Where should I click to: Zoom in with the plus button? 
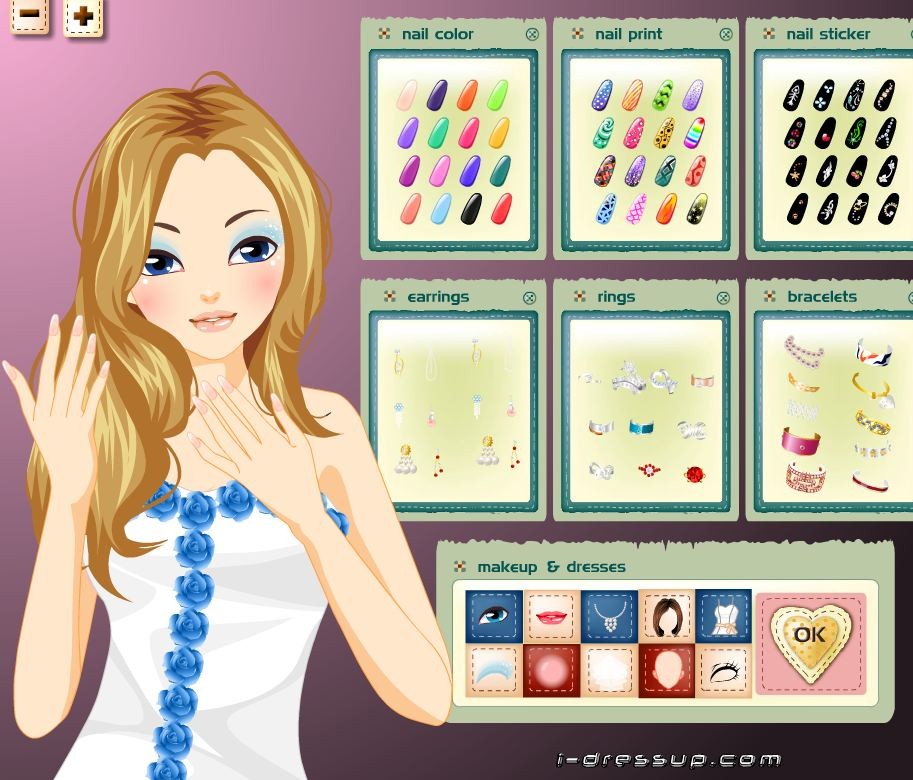coord(84,16)
